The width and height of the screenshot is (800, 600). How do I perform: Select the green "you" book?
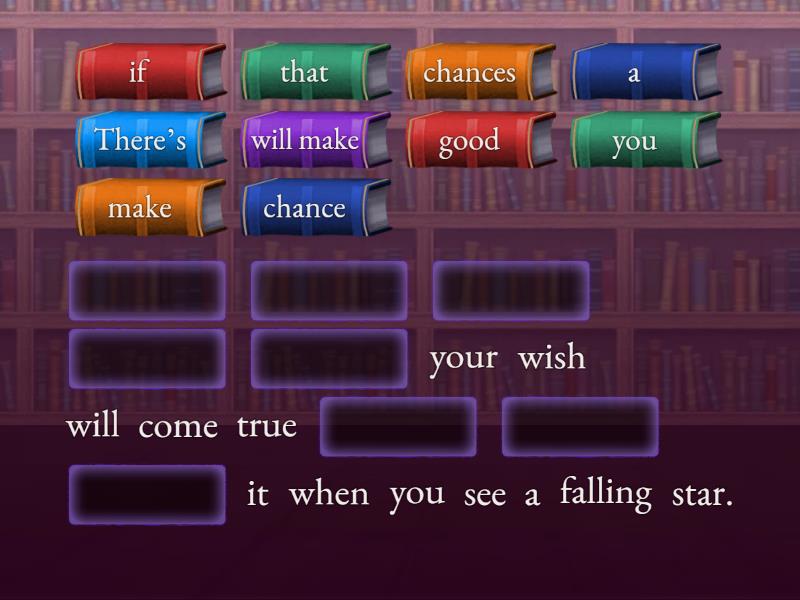pos(634,140)
